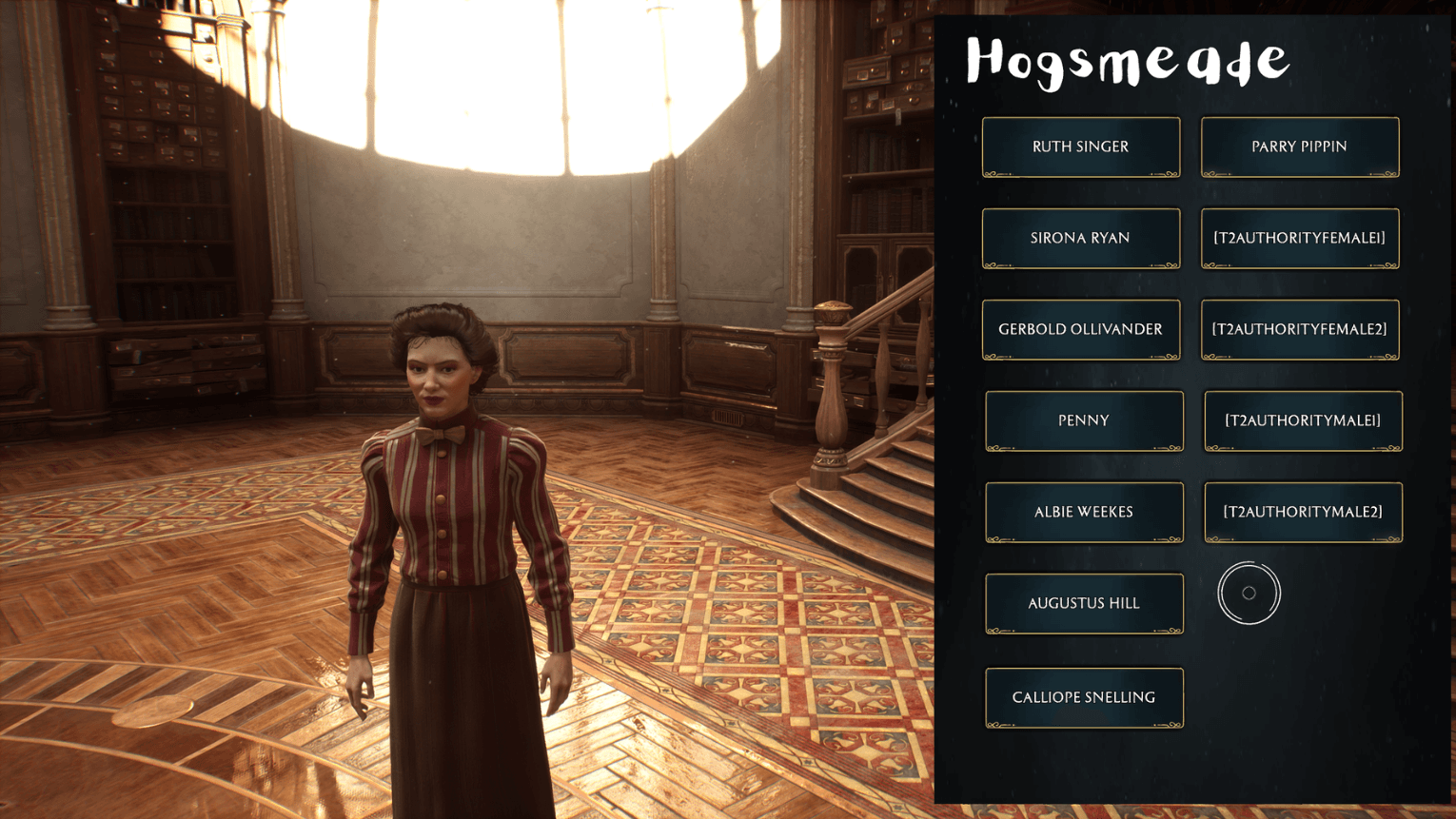This screenshot has height=819, width=1456.
Task: Choose Sirona Ryan from the list
Action: (x=1081, y=238)
